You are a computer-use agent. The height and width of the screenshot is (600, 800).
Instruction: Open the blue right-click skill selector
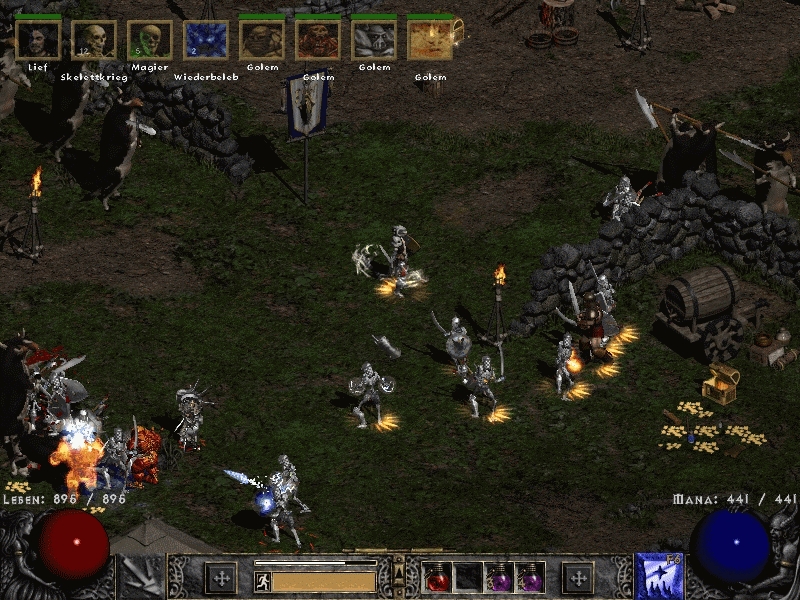tap(657, 577)
